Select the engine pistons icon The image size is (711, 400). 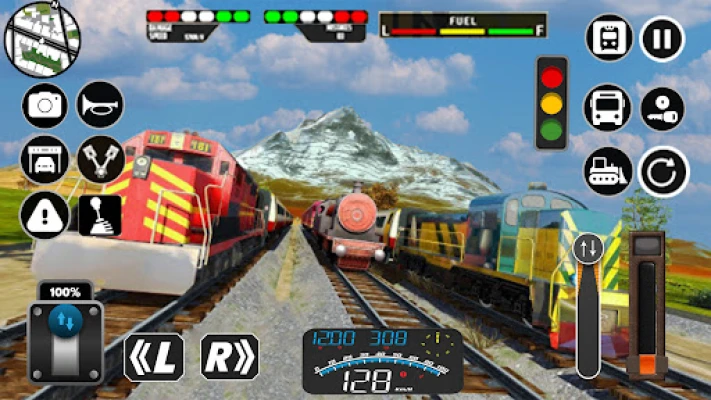tap(100, 160)
